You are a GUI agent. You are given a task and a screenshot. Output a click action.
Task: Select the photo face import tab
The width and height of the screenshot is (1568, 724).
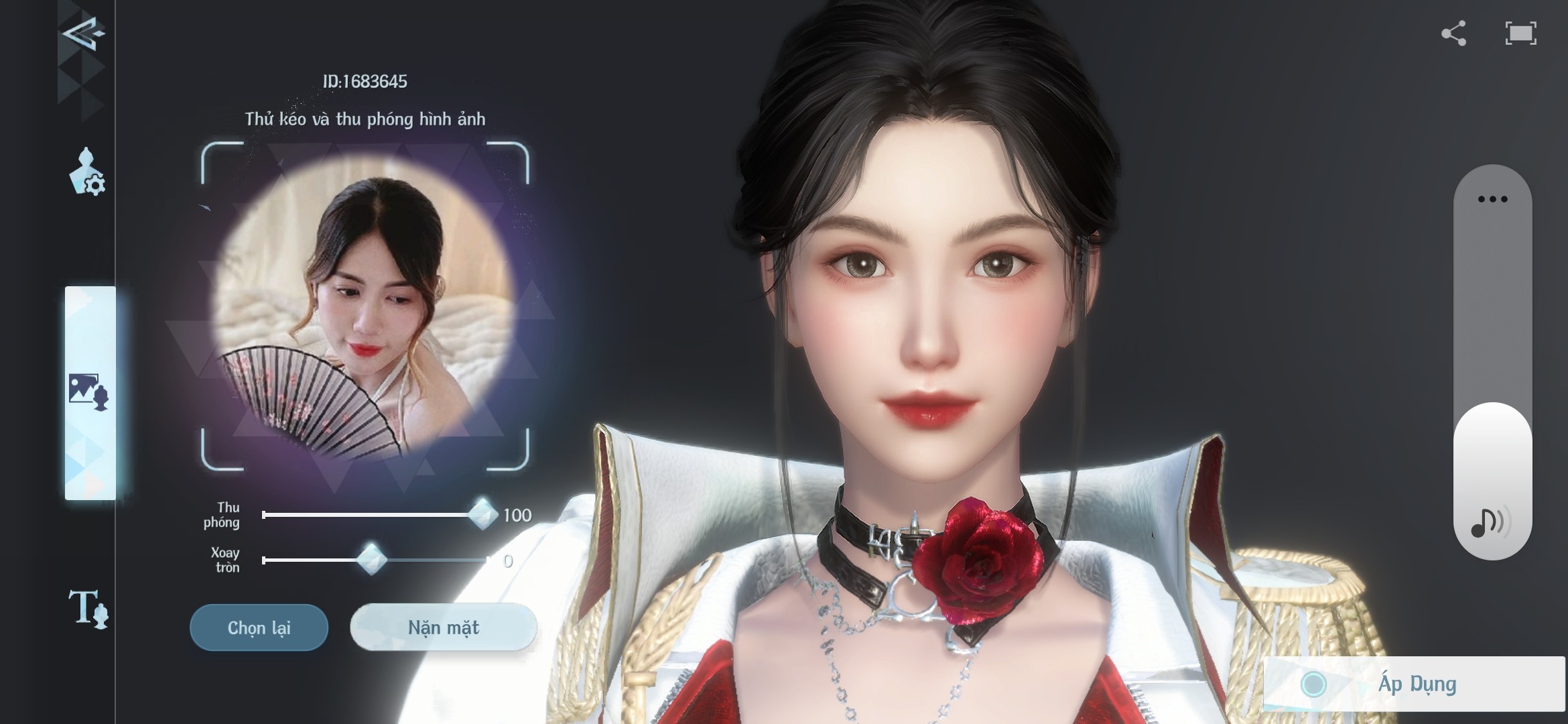pyautogui.click(x=88, y=391)
